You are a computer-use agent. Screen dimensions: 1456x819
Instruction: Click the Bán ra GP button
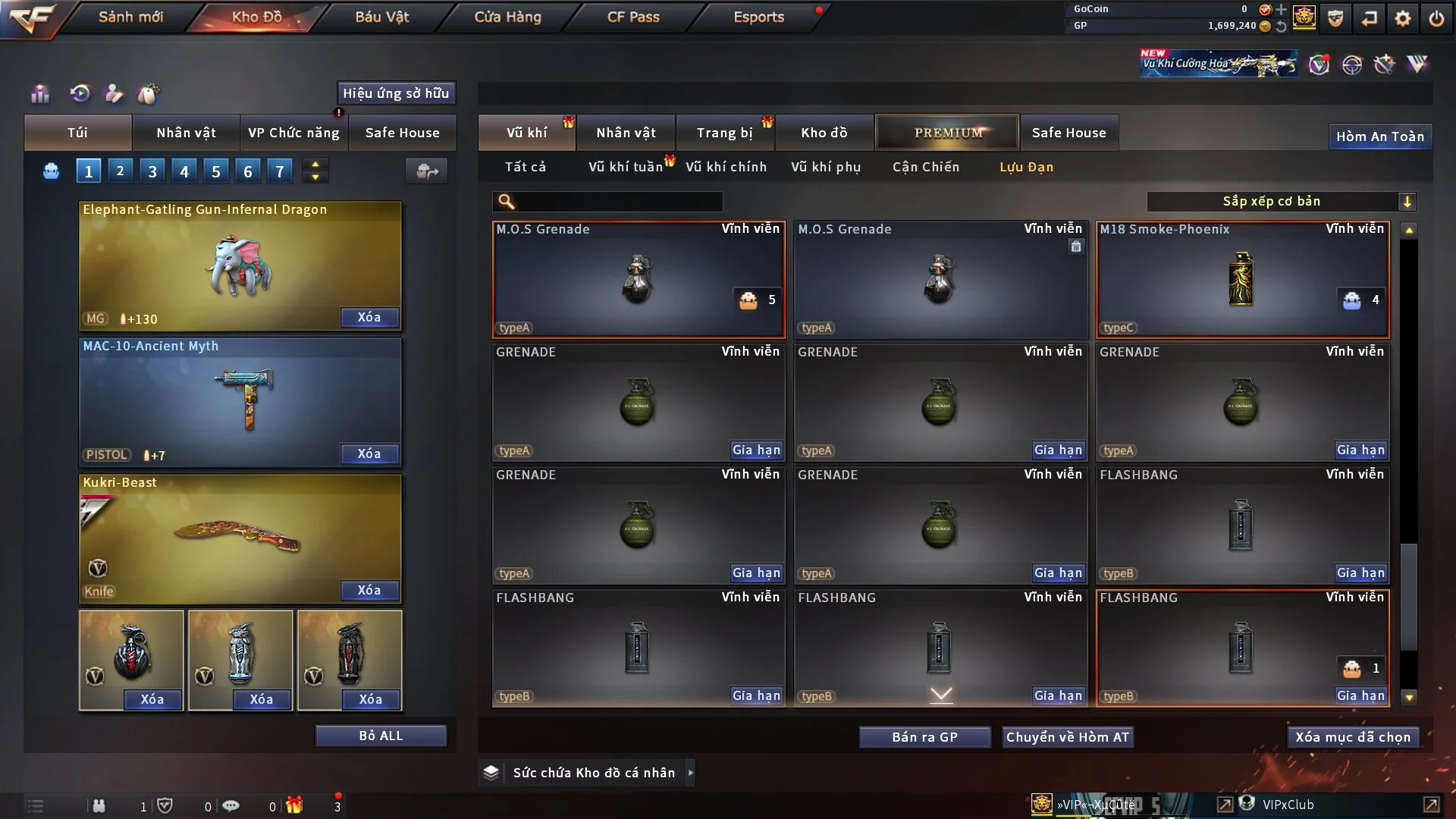coord(924,737)
